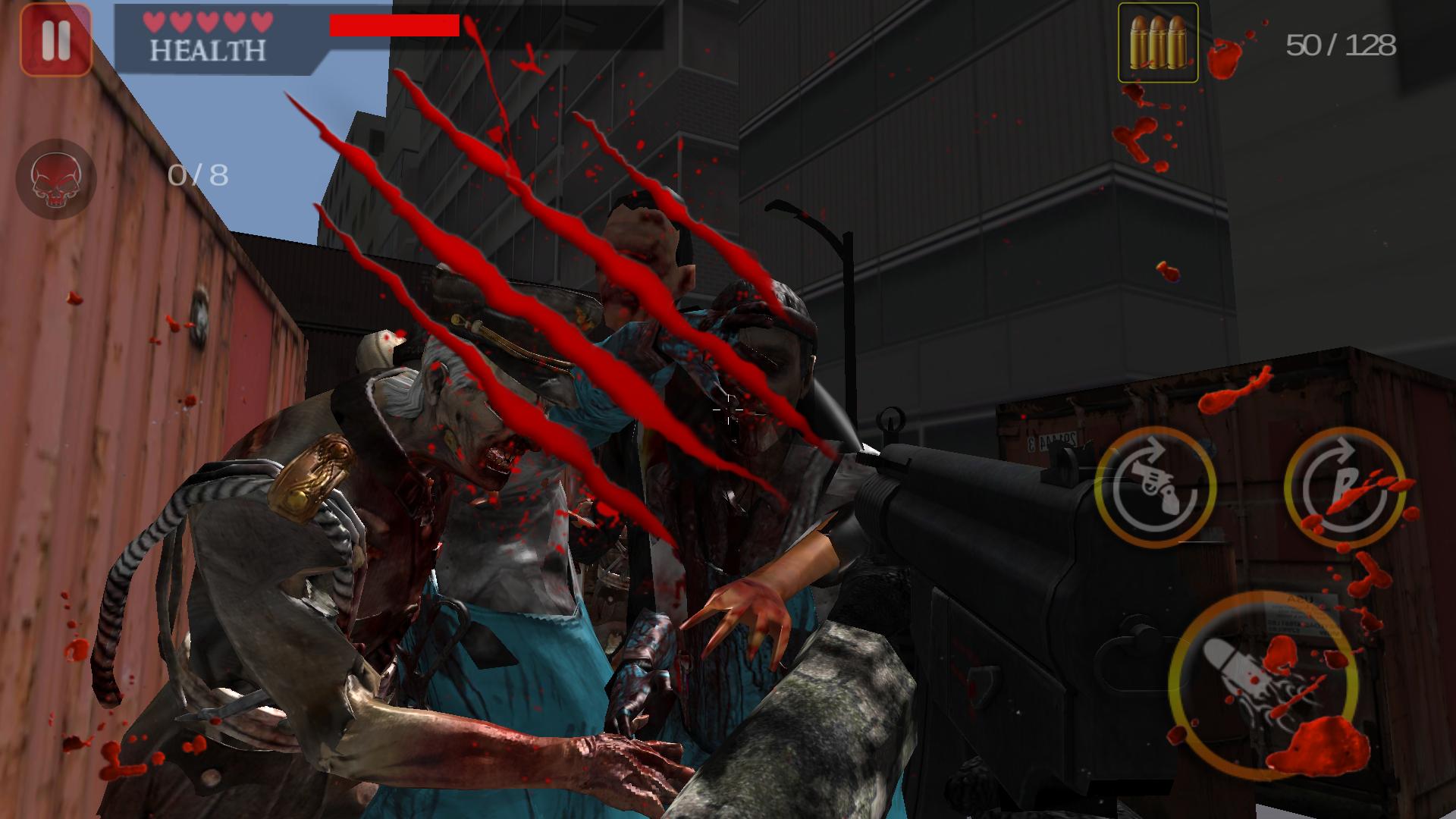Tap the dark skyscraper behind the zombies
This screenshot has width=1456, height=819.
pyautogui.click(x=986, y=190)
